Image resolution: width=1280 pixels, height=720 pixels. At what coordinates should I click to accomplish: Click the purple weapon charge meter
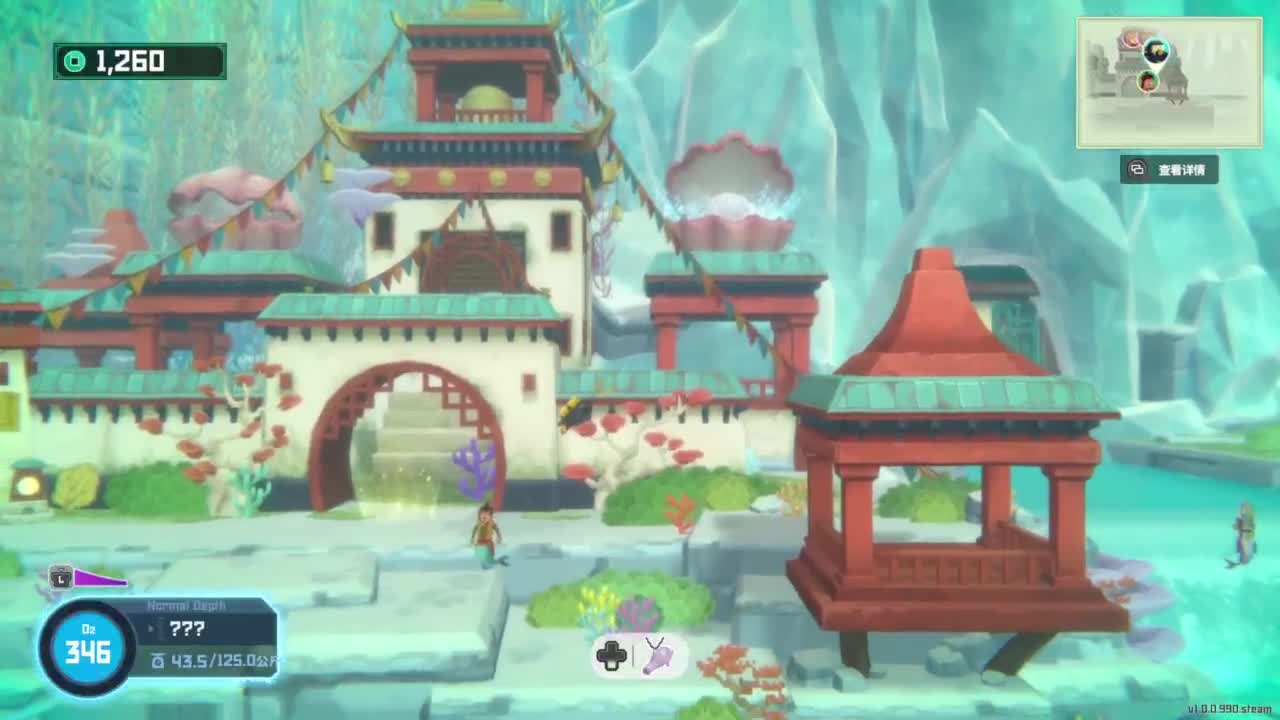coord(98,579)
